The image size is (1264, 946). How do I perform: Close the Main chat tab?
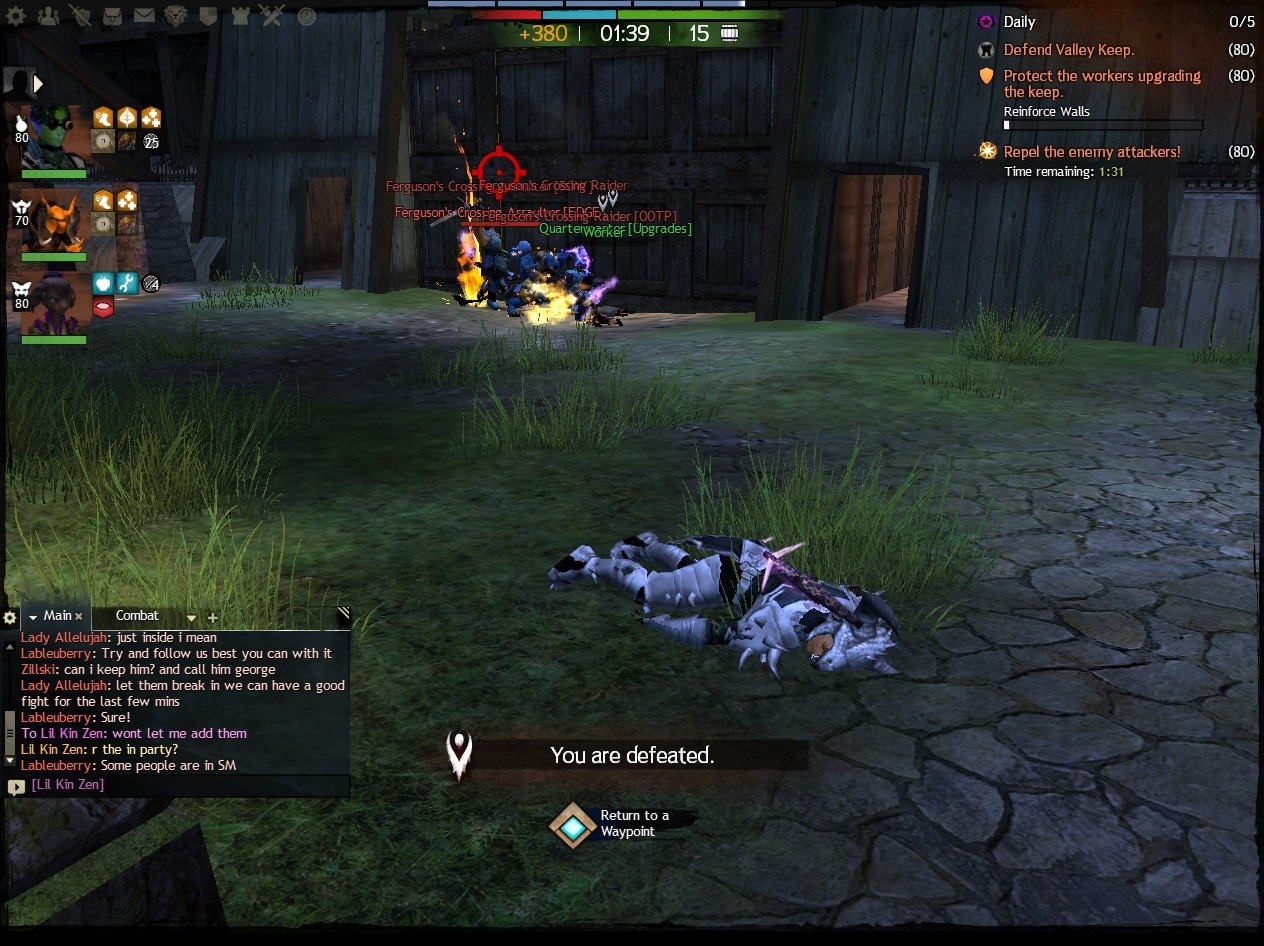79,617
